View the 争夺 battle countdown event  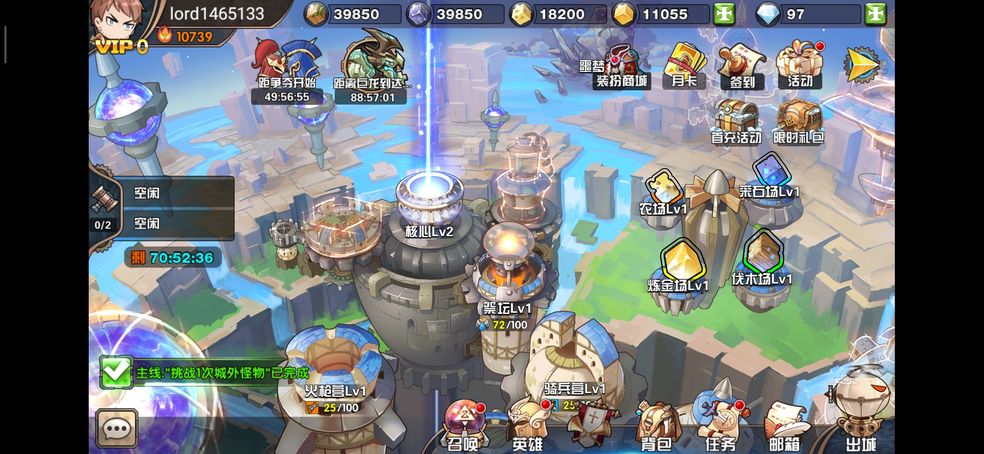click(x=285, y=70)
